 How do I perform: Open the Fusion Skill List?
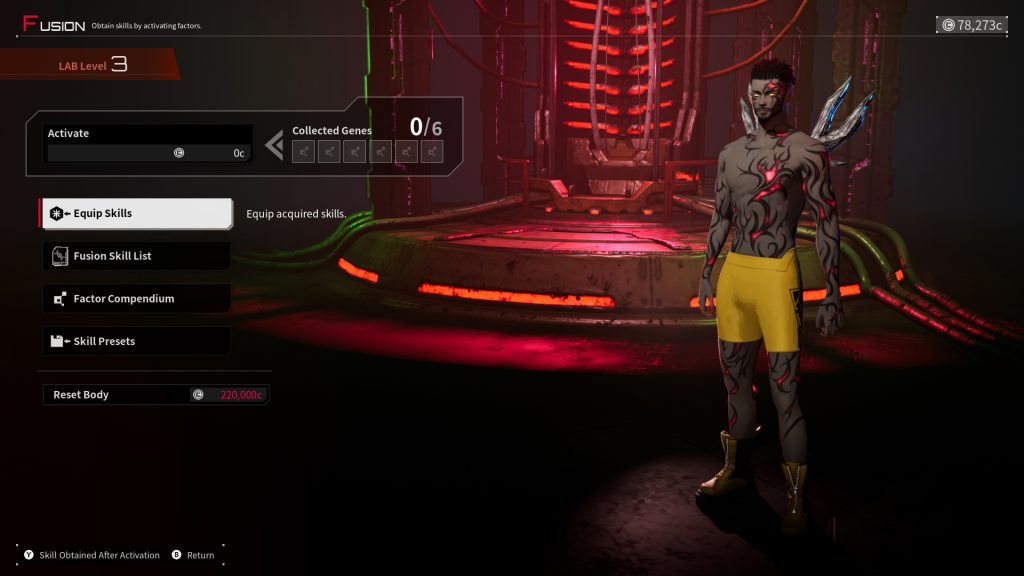tap(136, 256)
